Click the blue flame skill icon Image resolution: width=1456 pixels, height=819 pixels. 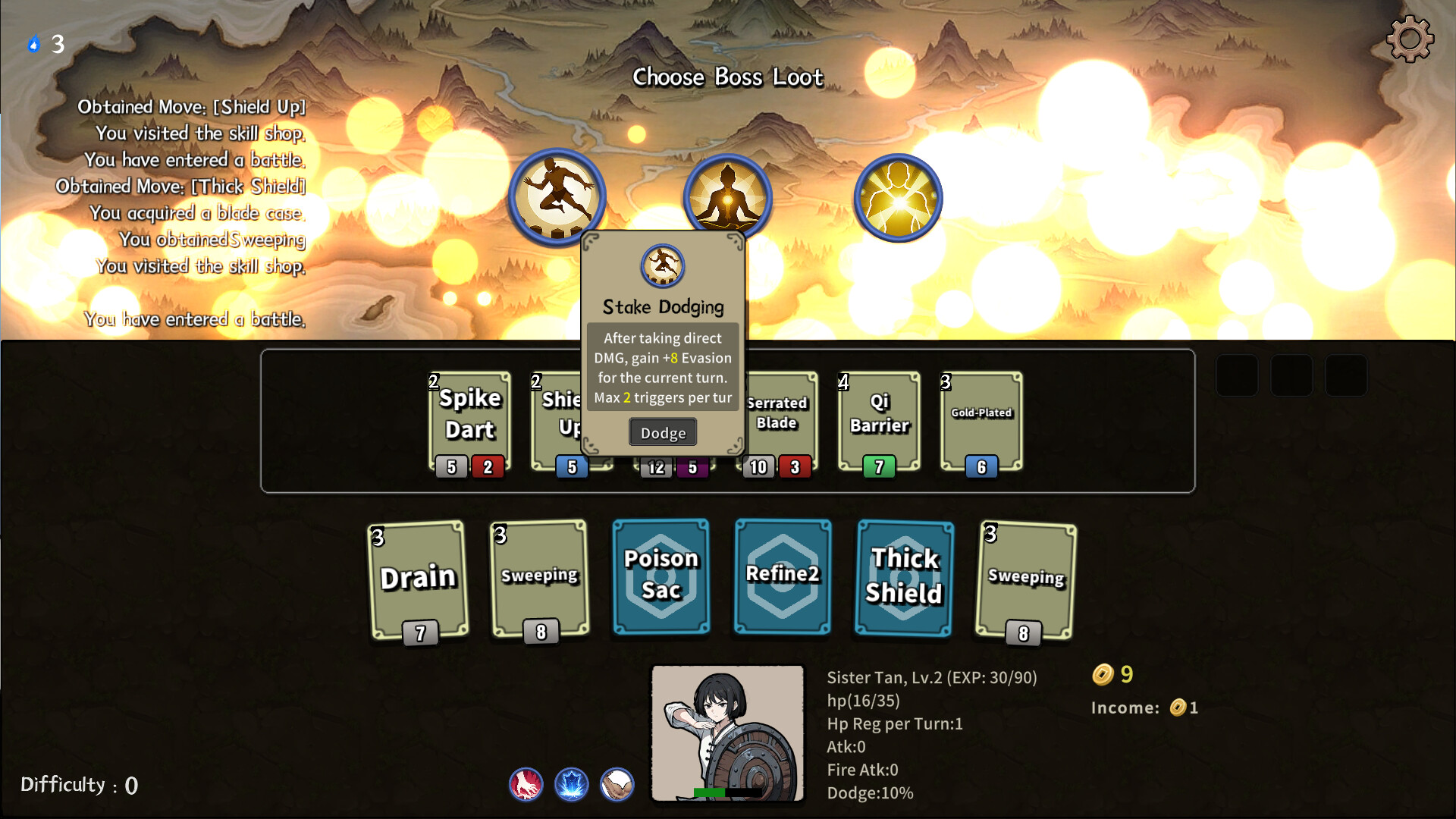point(572,784)
